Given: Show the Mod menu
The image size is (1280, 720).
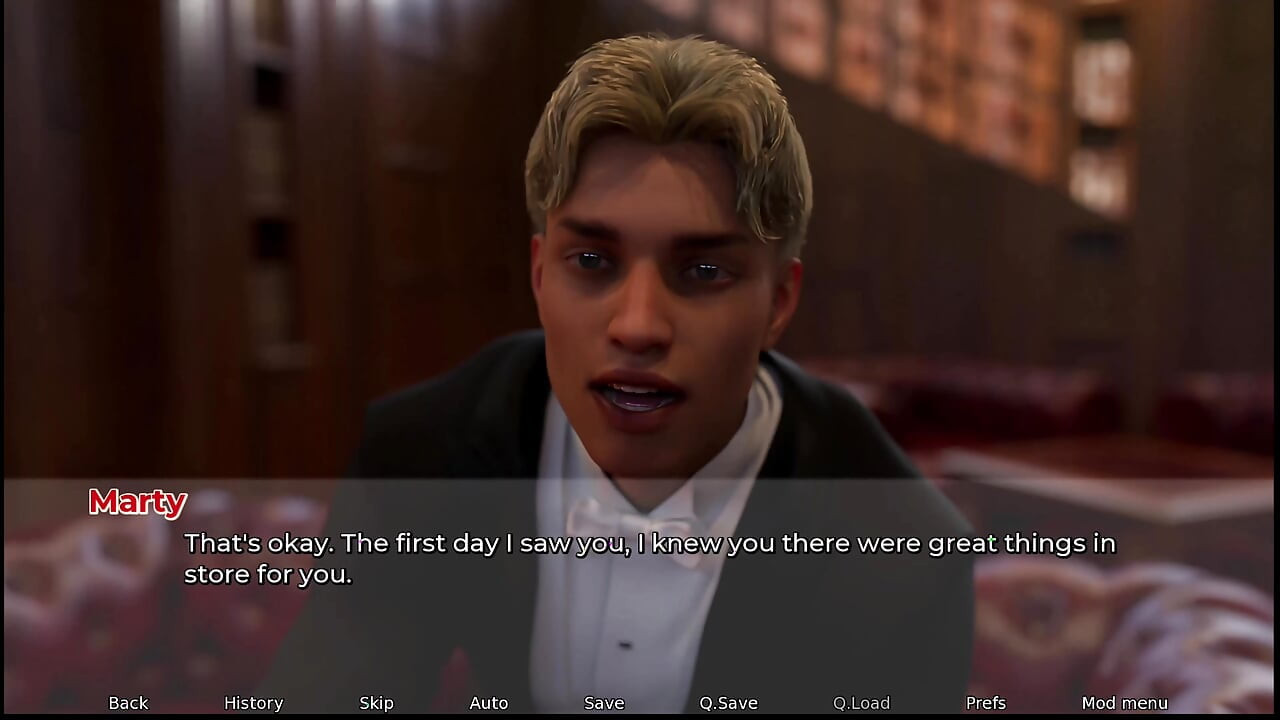Looking at the screenshot, I should click(x=1124, y=703).
